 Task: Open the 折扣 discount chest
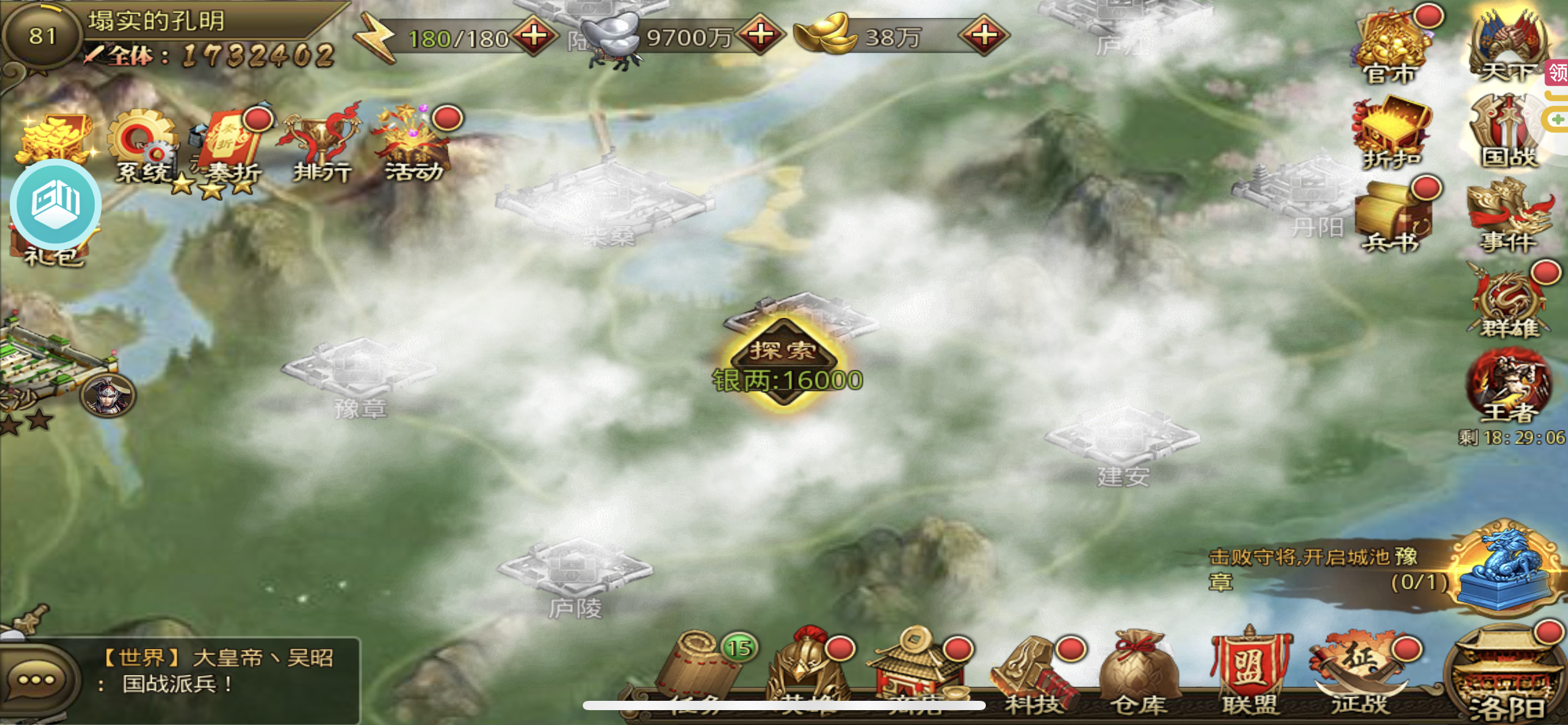(x=1391, y=133)
